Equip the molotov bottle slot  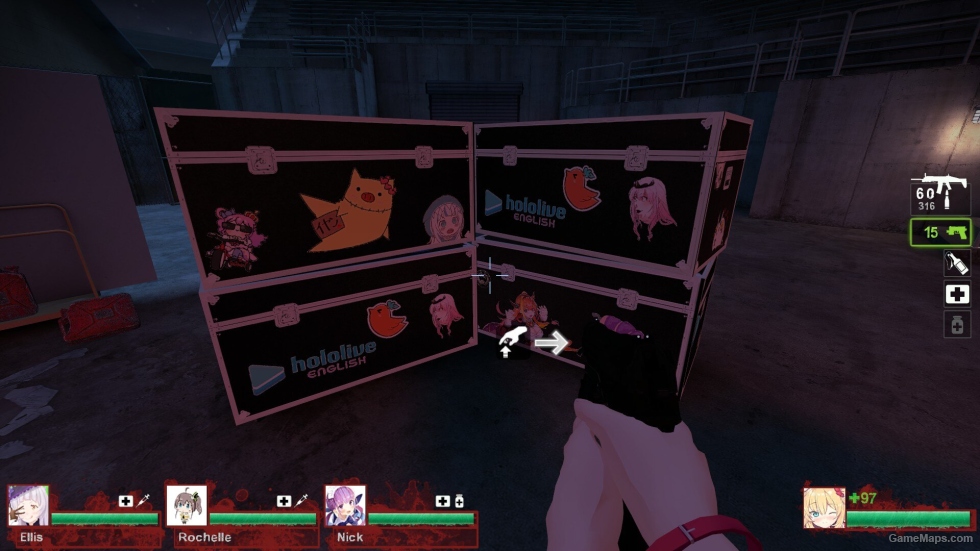[957, 263]
